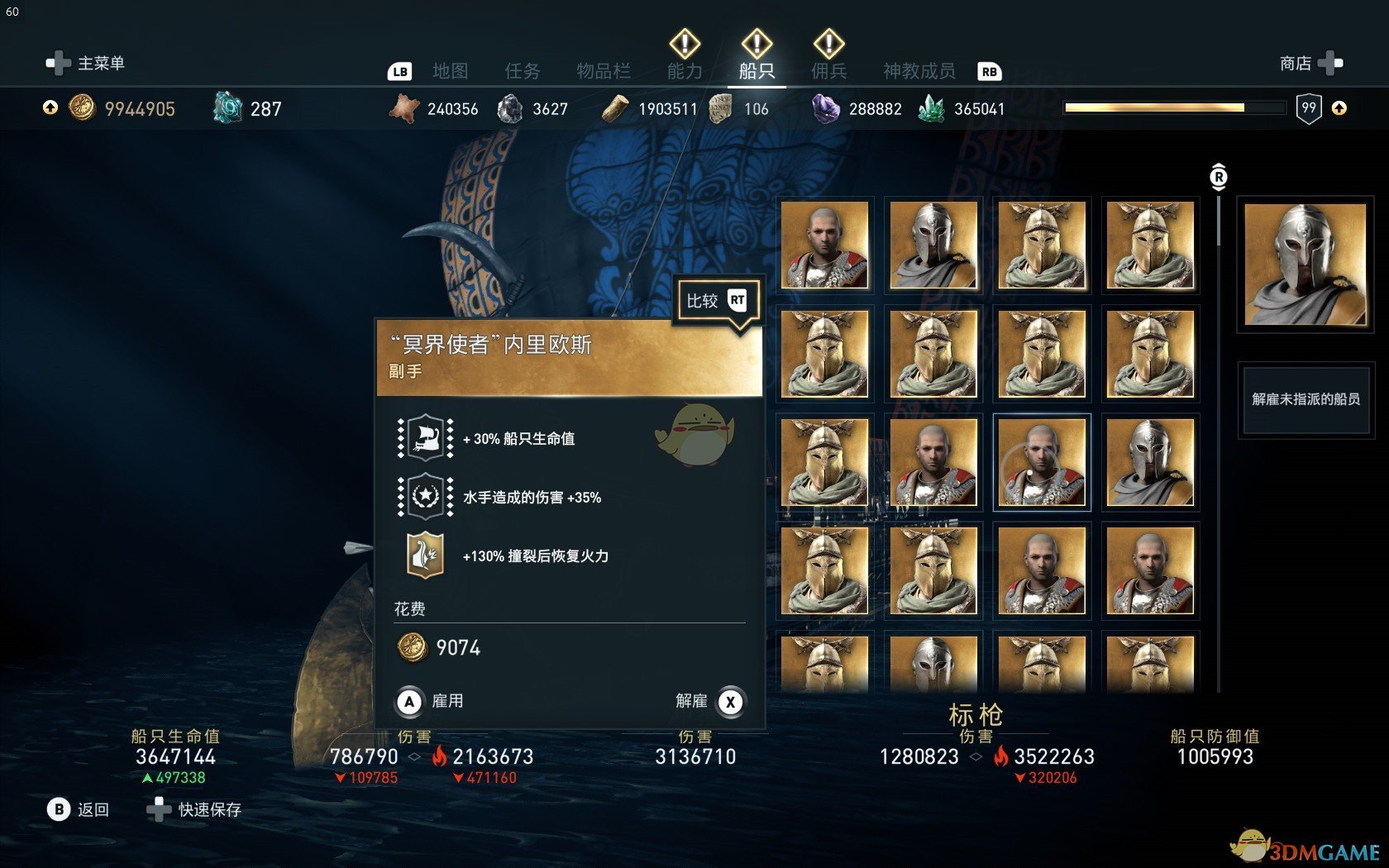Click the lieutenant list scrollbar
The image size is (1389, 868).
tap(1219, 220)
